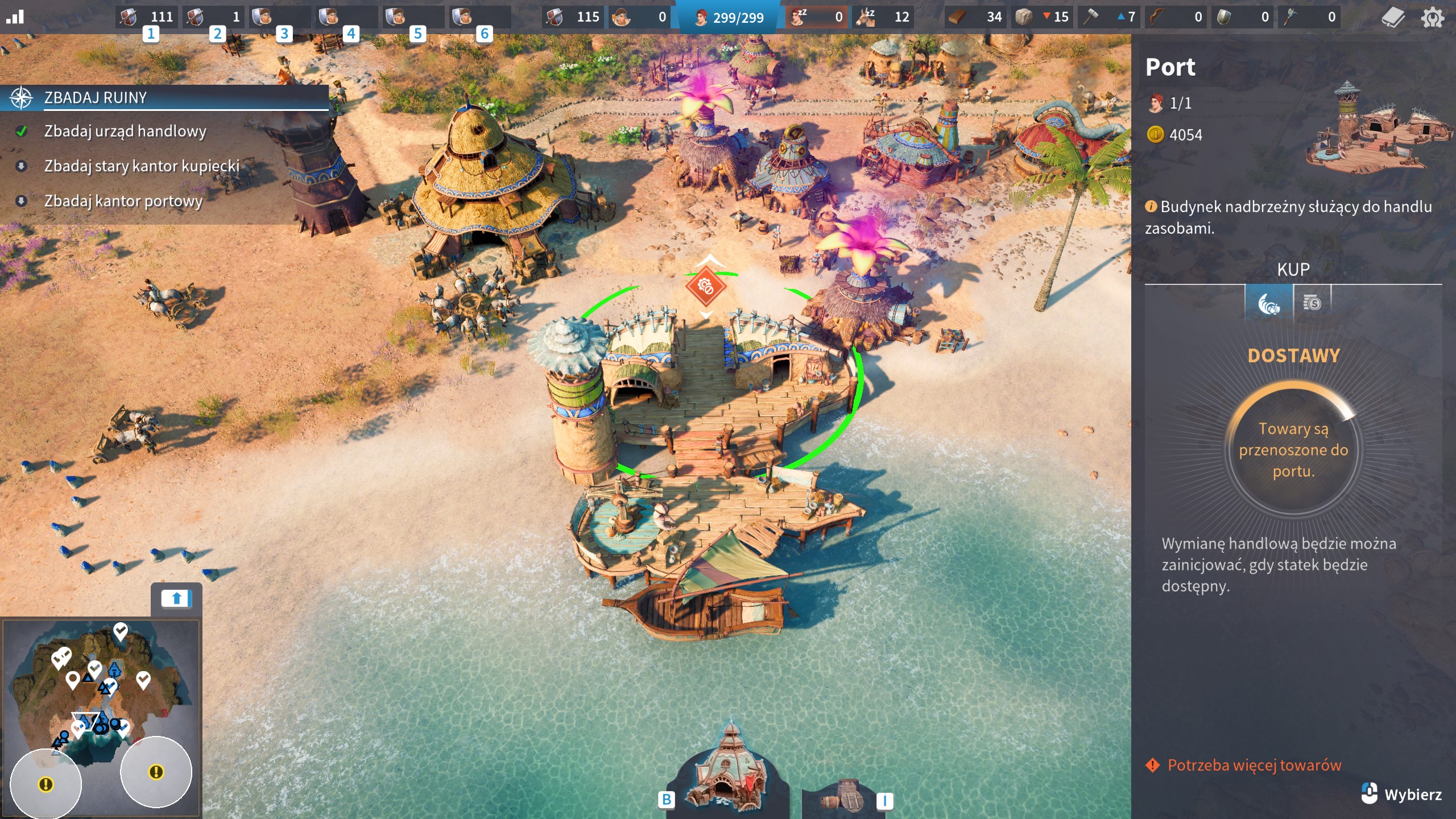Switch to the goods horn trade tab
Screen dimensions: 1456x819
tap(1268, 303)
